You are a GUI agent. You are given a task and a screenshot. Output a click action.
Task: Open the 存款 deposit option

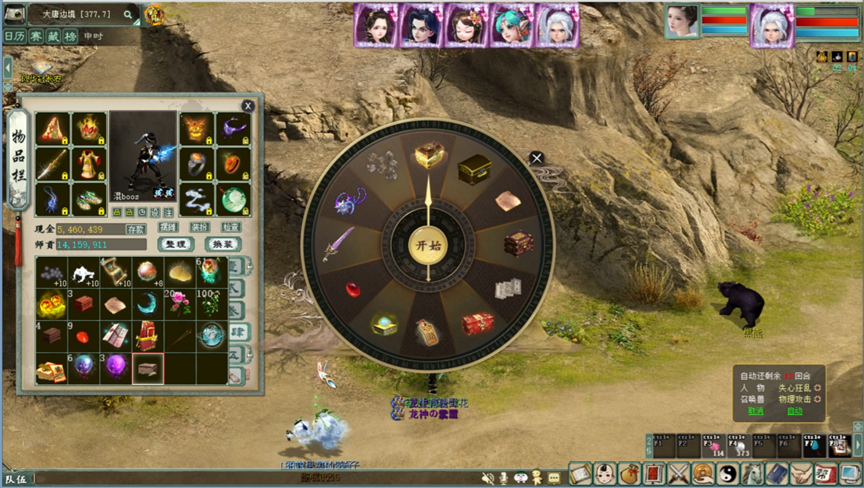click(136, 229)
